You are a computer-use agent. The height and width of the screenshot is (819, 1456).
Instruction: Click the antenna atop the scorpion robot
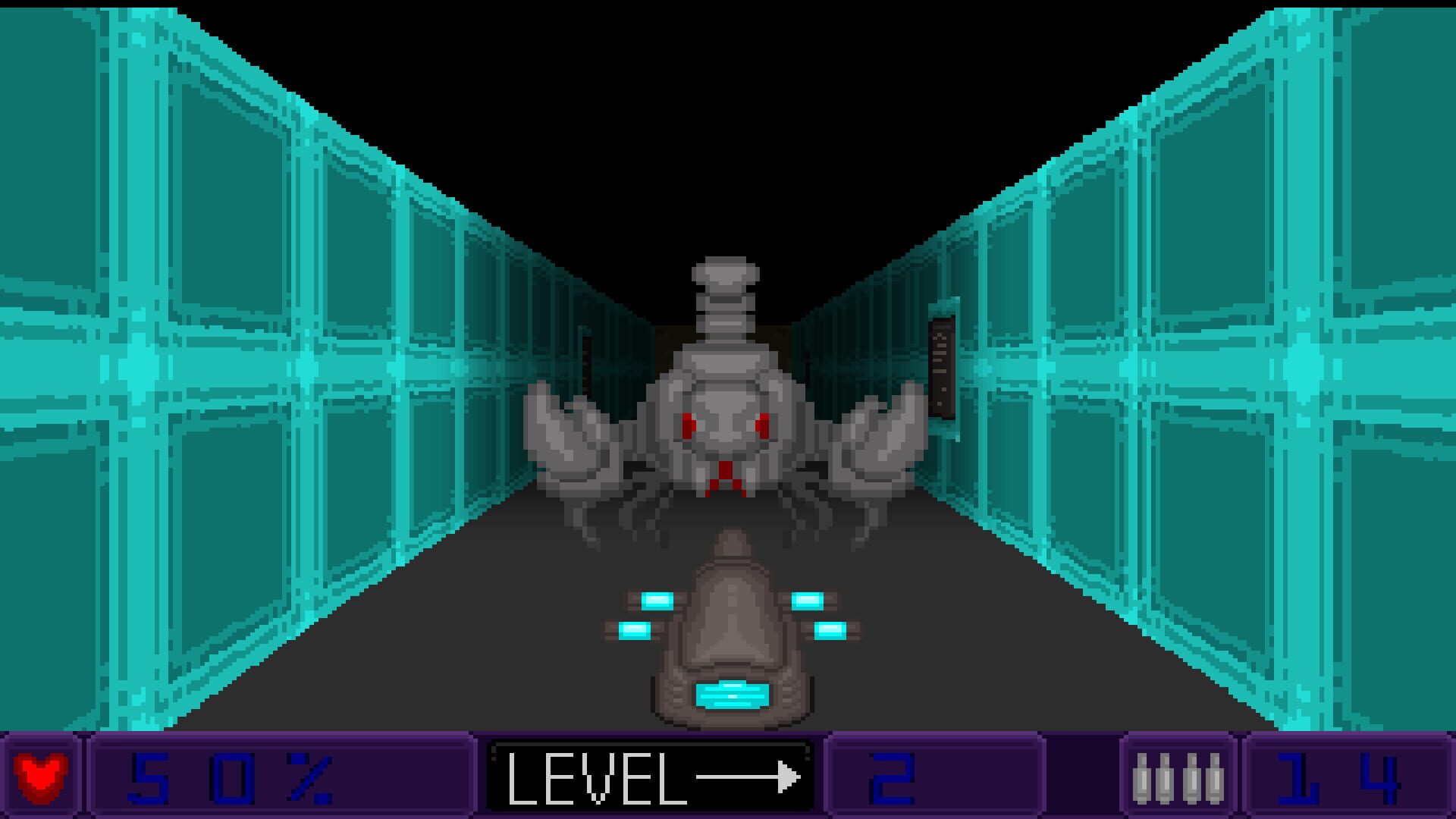[726, 281]
